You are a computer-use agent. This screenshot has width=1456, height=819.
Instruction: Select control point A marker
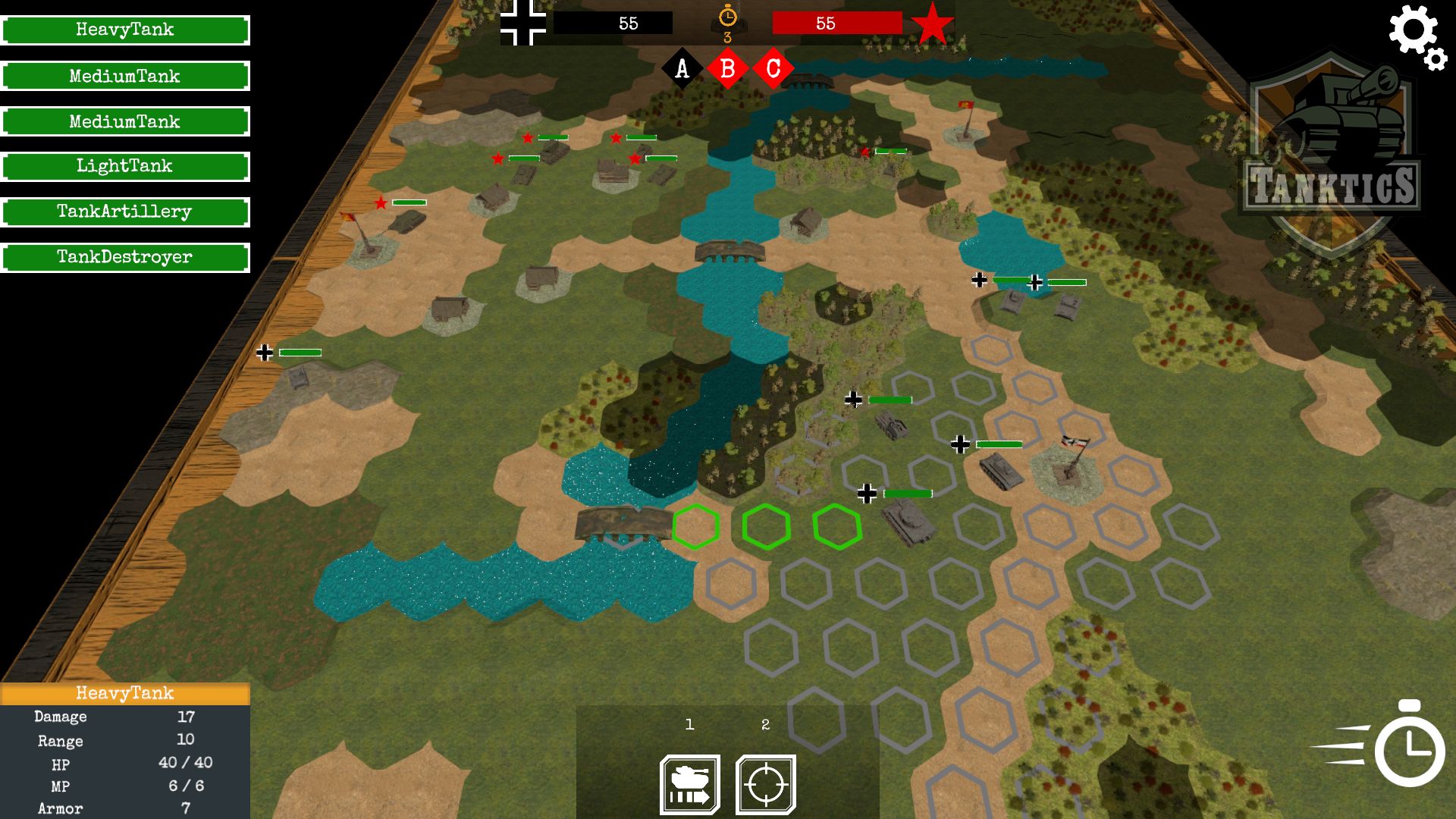(x=682, y=69)
